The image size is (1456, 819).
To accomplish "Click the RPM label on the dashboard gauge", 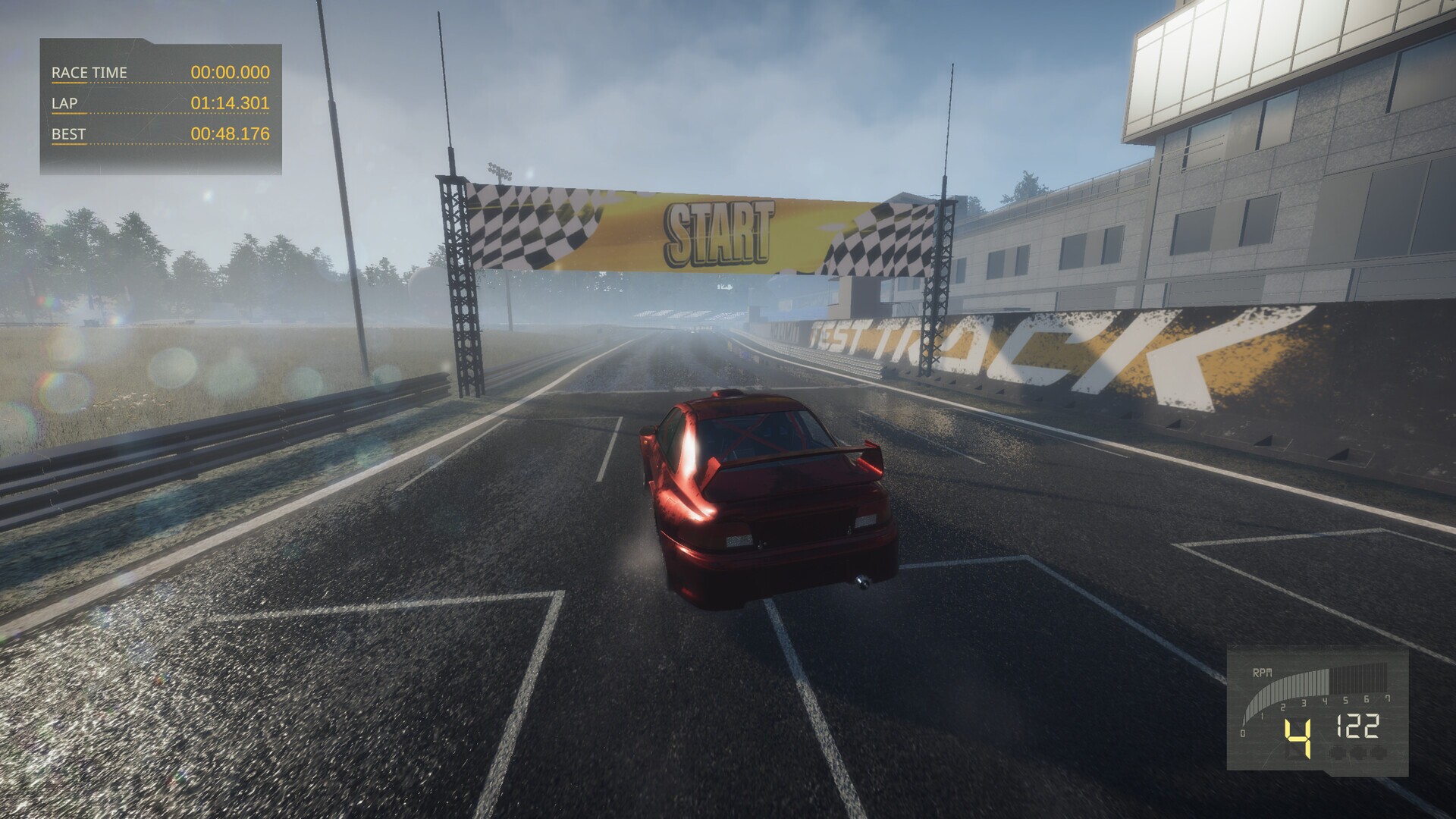I will coord(1261,673).
